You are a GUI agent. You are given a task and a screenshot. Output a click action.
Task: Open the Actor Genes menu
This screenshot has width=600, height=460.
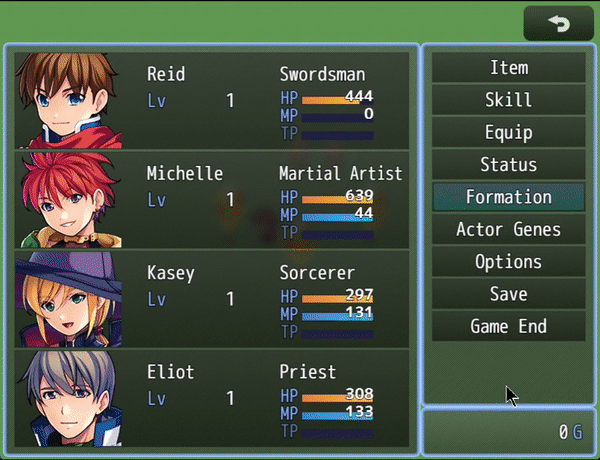pos(508,229)
